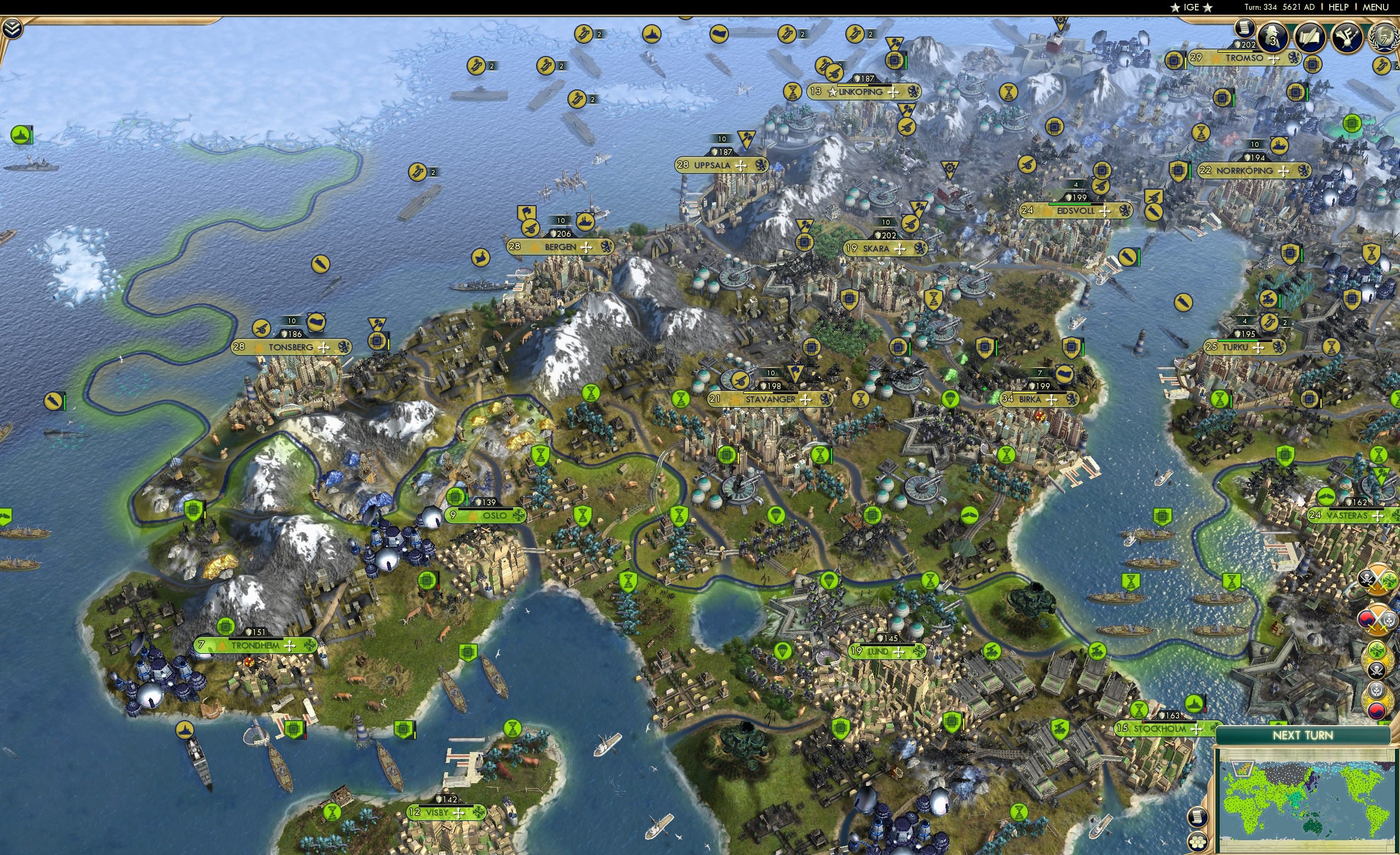Open HELP from the top bar
1400x855 pixels.
(x=1339, y=7)
